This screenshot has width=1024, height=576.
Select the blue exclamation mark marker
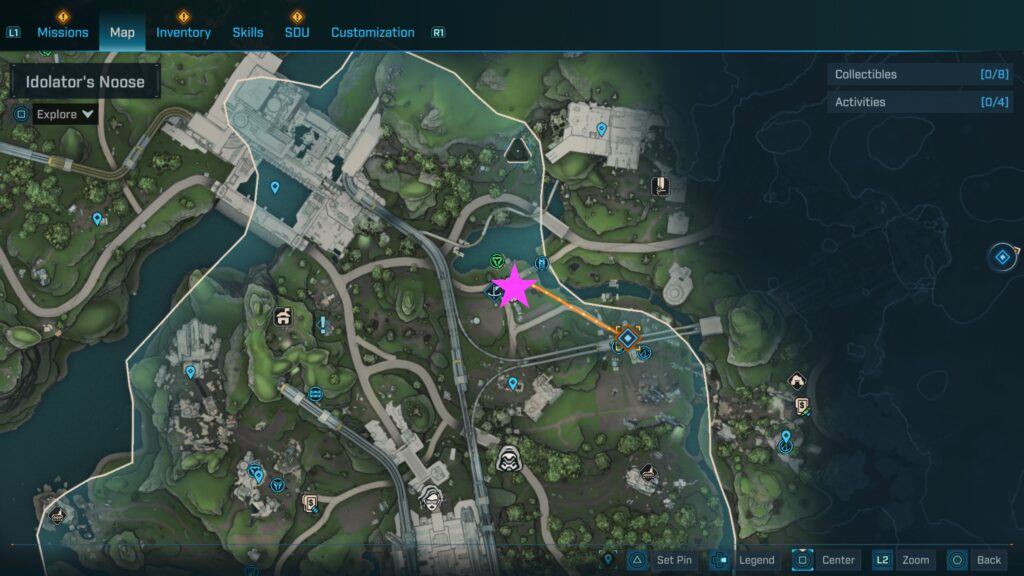coord(324,324)
